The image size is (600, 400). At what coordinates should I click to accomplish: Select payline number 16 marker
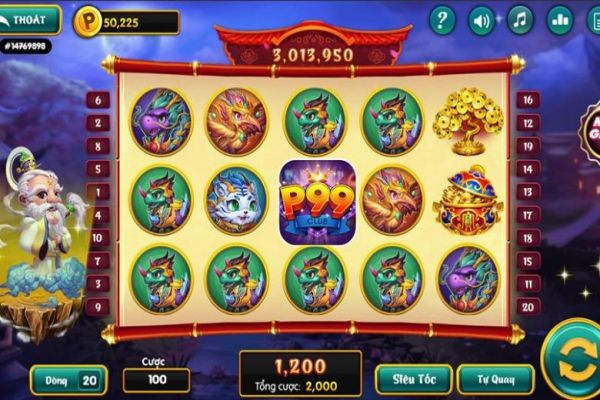(526, 99)
